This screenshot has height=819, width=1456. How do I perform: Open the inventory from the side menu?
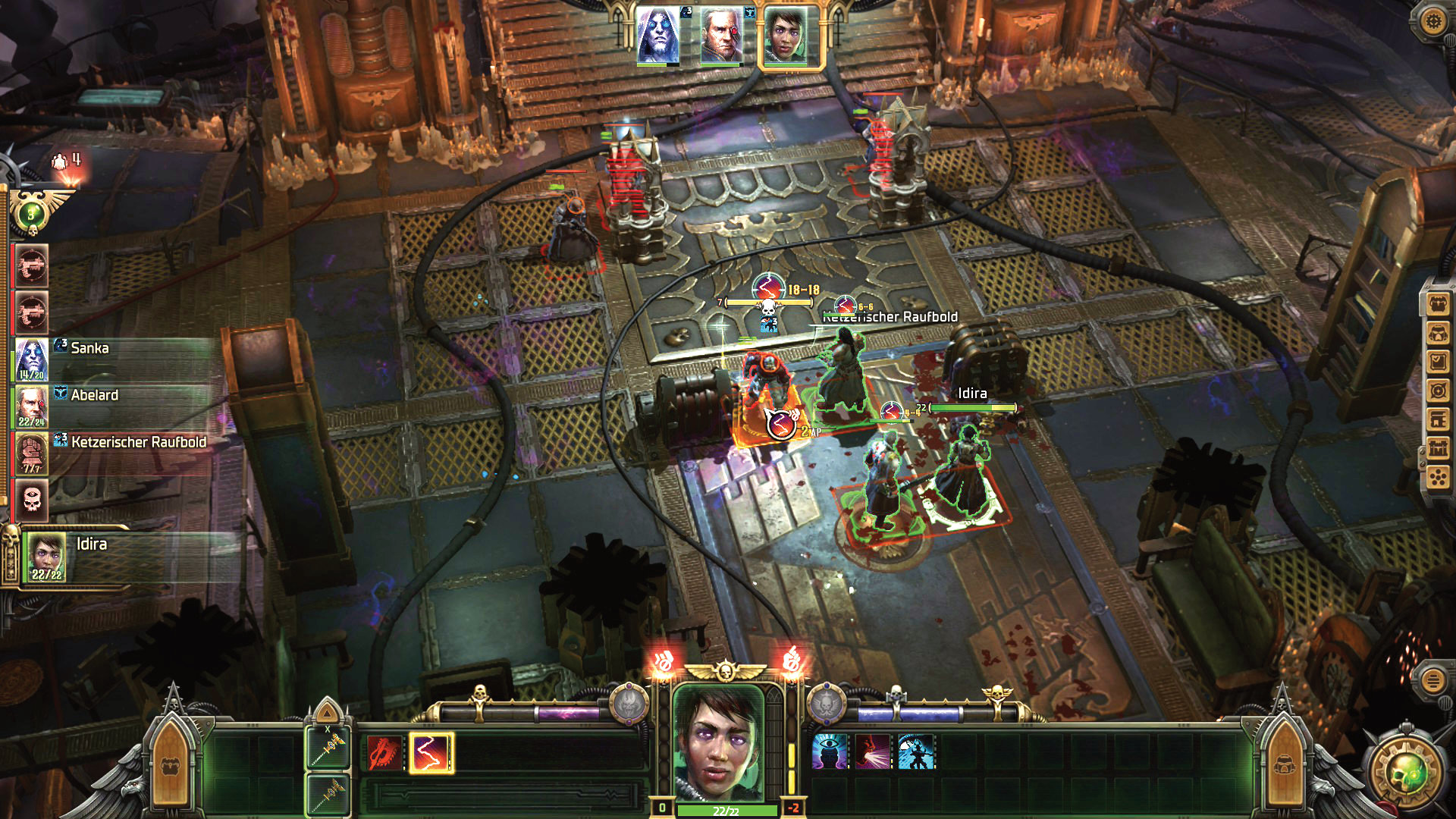pos(1438,305)
